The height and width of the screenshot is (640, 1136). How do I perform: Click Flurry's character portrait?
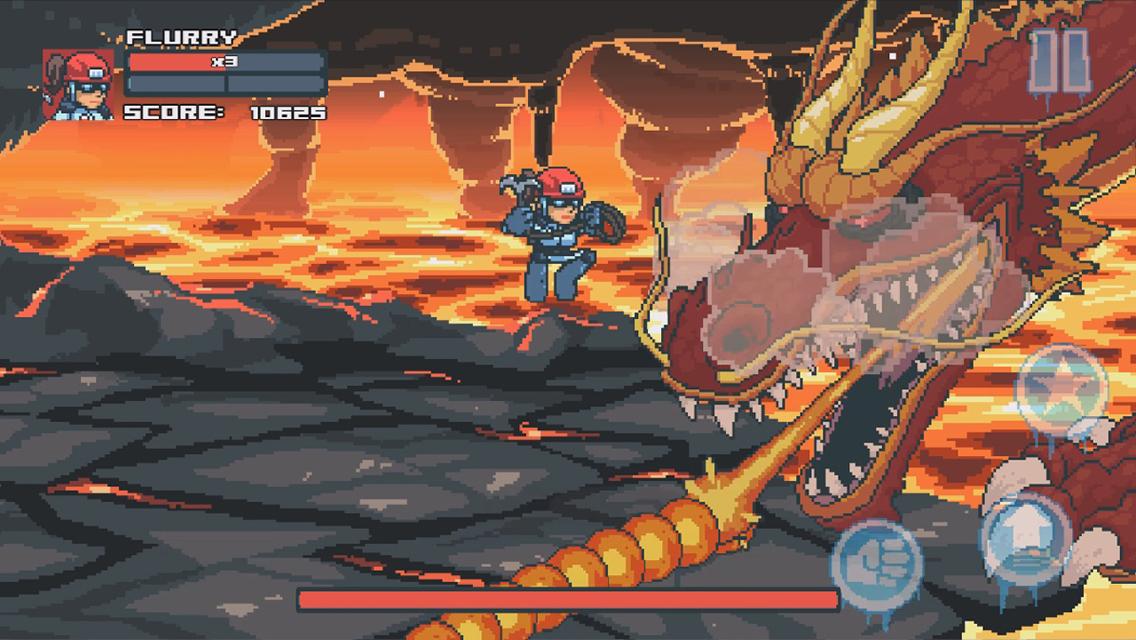point(78,84)
